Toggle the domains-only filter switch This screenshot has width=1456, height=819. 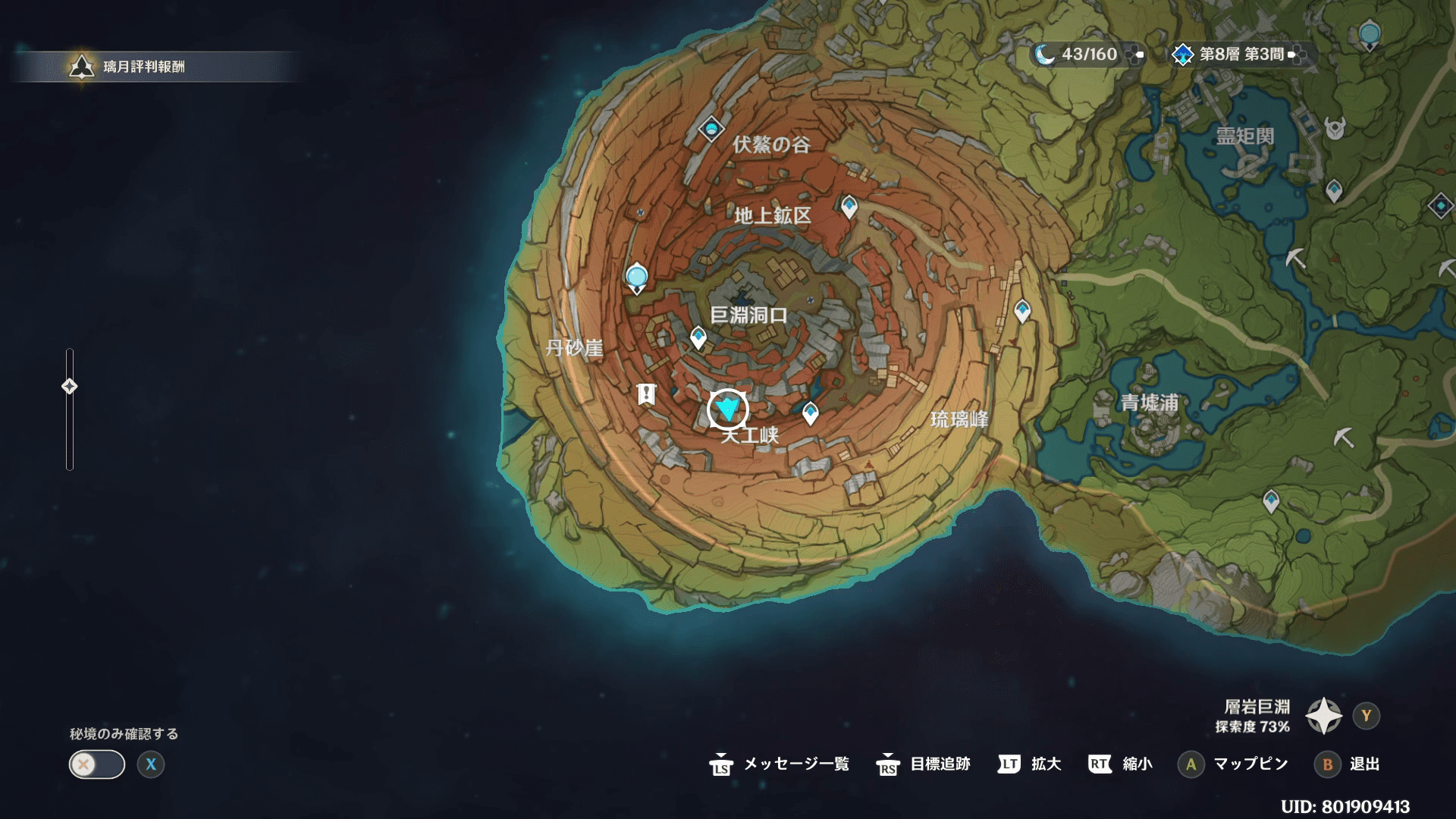coord(97,764)
